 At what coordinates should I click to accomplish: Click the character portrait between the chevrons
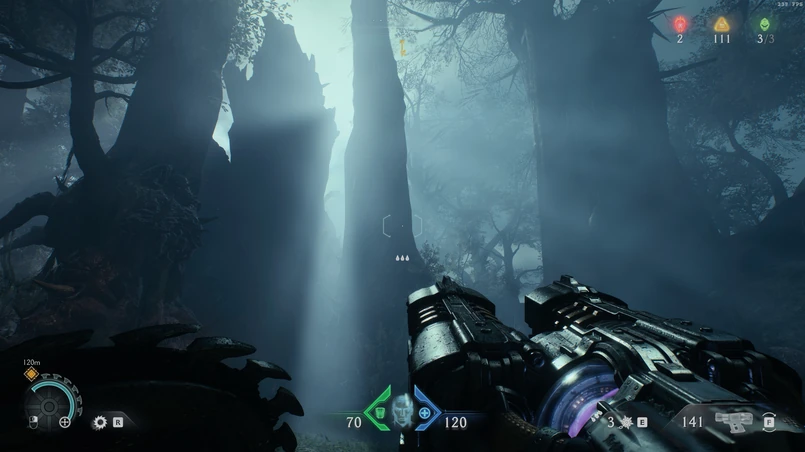402,409
